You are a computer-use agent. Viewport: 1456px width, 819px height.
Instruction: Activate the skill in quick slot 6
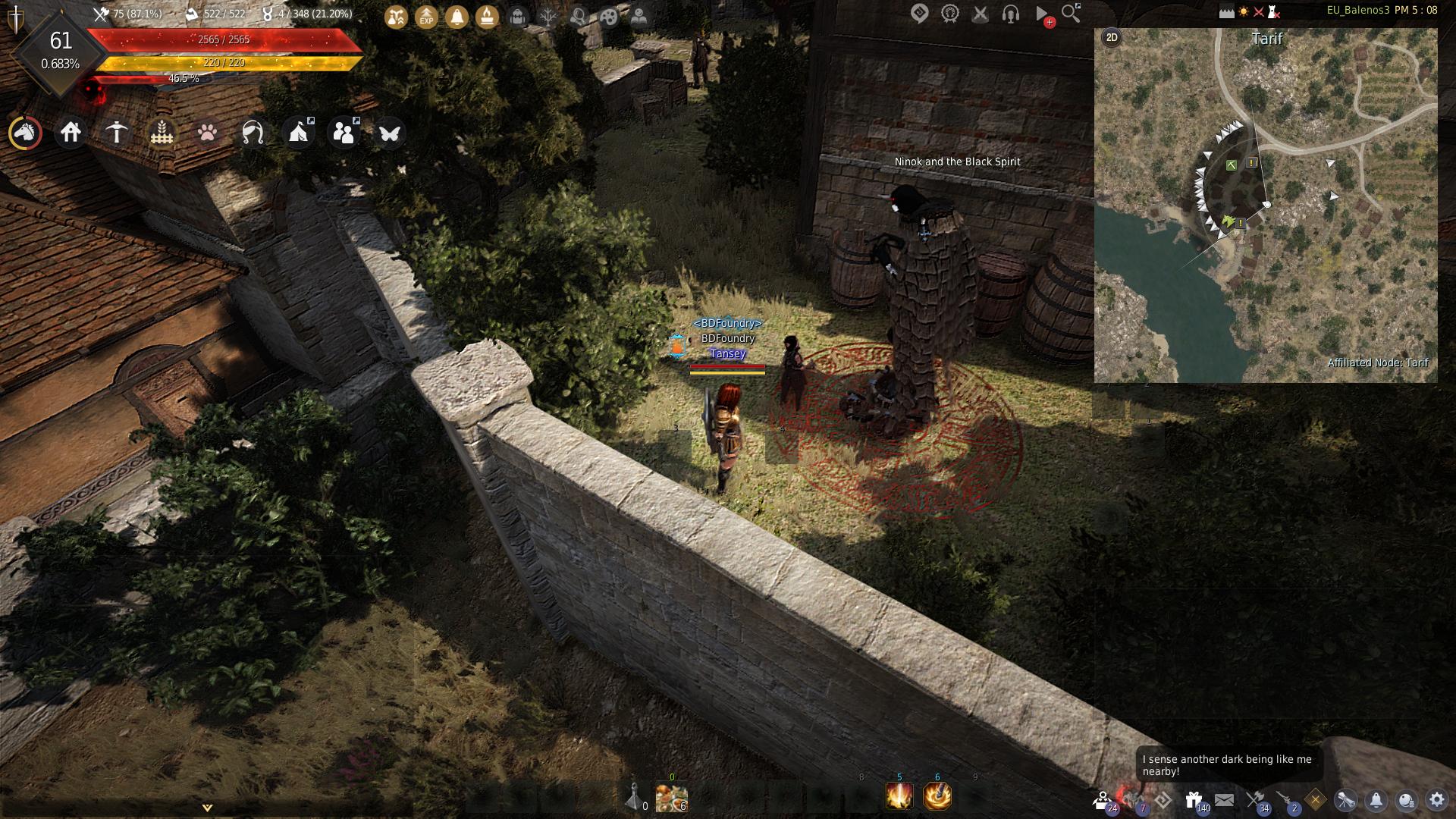(937, 796)
